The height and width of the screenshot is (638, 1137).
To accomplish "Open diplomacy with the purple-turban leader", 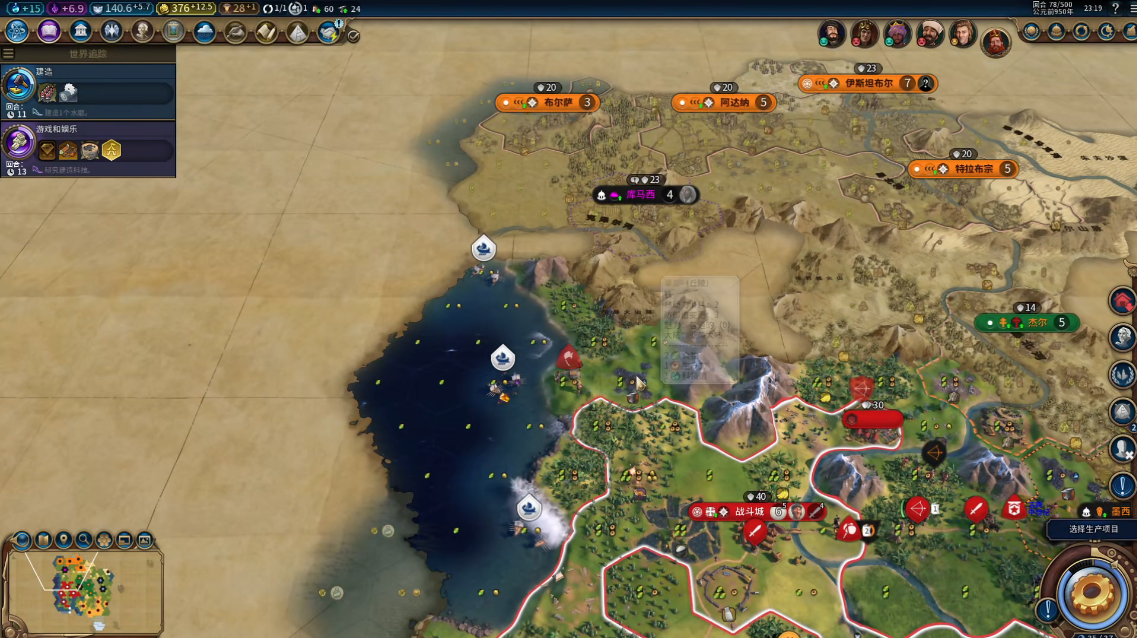I will [897, 34].
